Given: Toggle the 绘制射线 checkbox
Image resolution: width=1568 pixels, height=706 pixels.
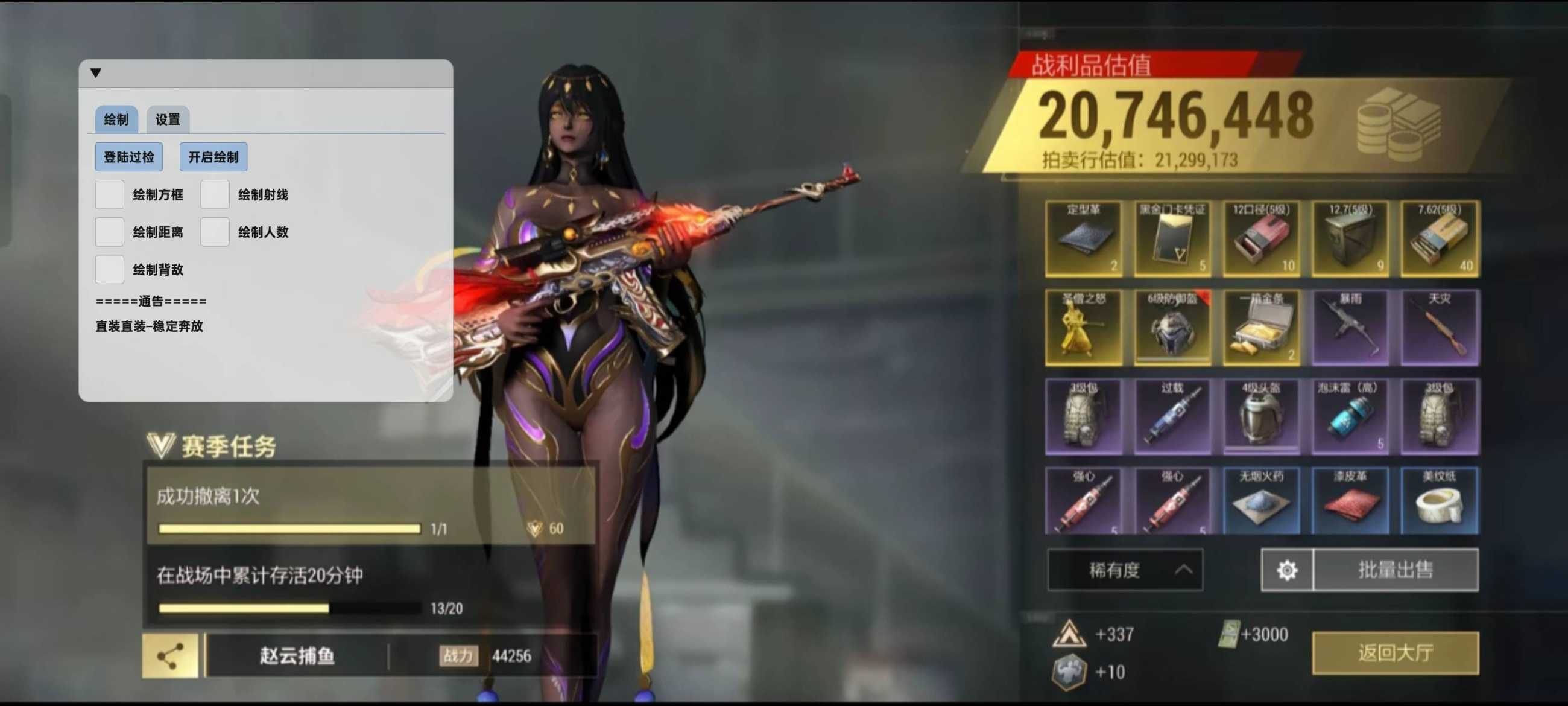Looking at the screenshot, I should pyautogui.click(x=215, y=195).
